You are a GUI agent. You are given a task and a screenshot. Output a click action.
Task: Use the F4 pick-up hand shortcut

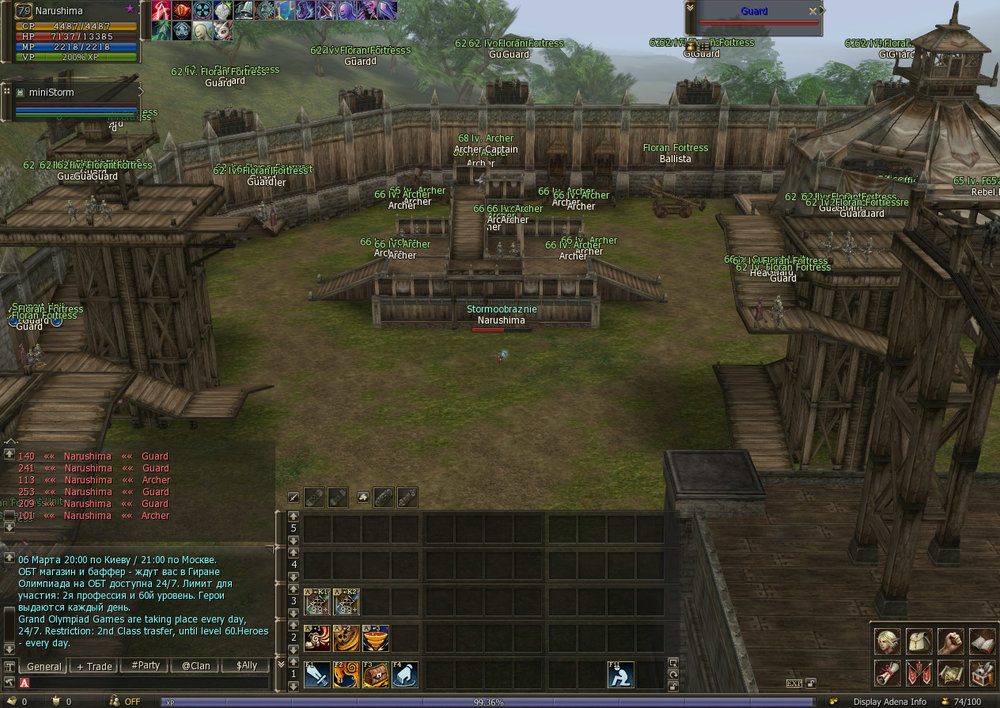click(405, 674)
